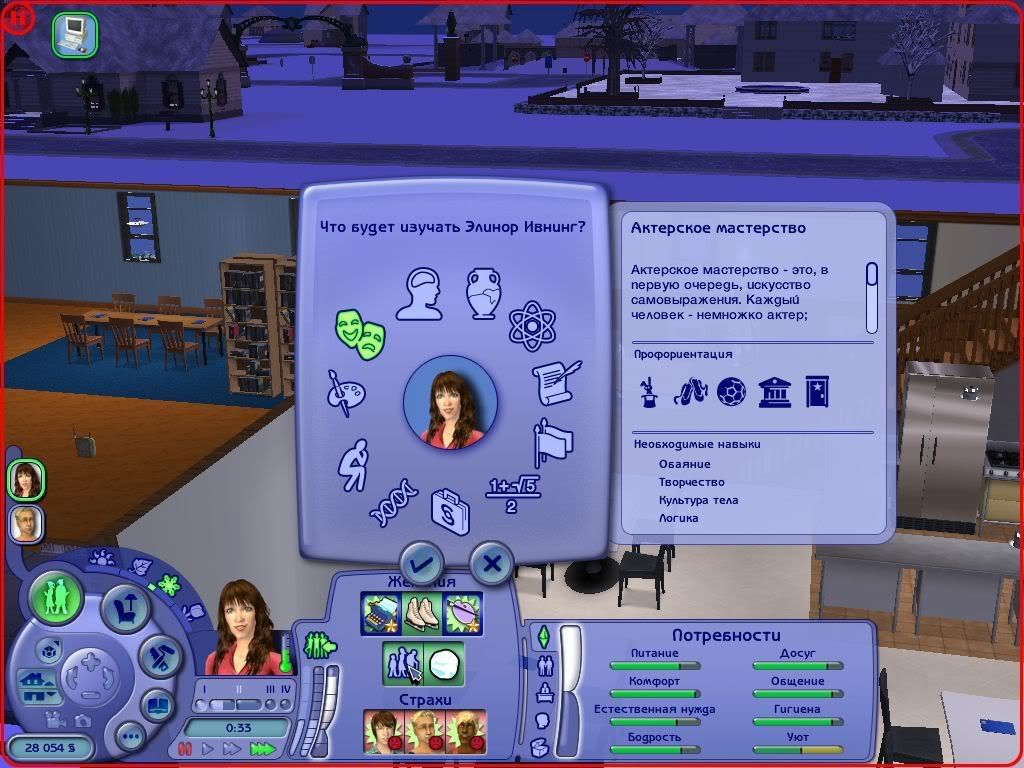Screen dimensions: 1024x768
Task: Pick the math formula mathematics major
Action: tap(511, 494)
